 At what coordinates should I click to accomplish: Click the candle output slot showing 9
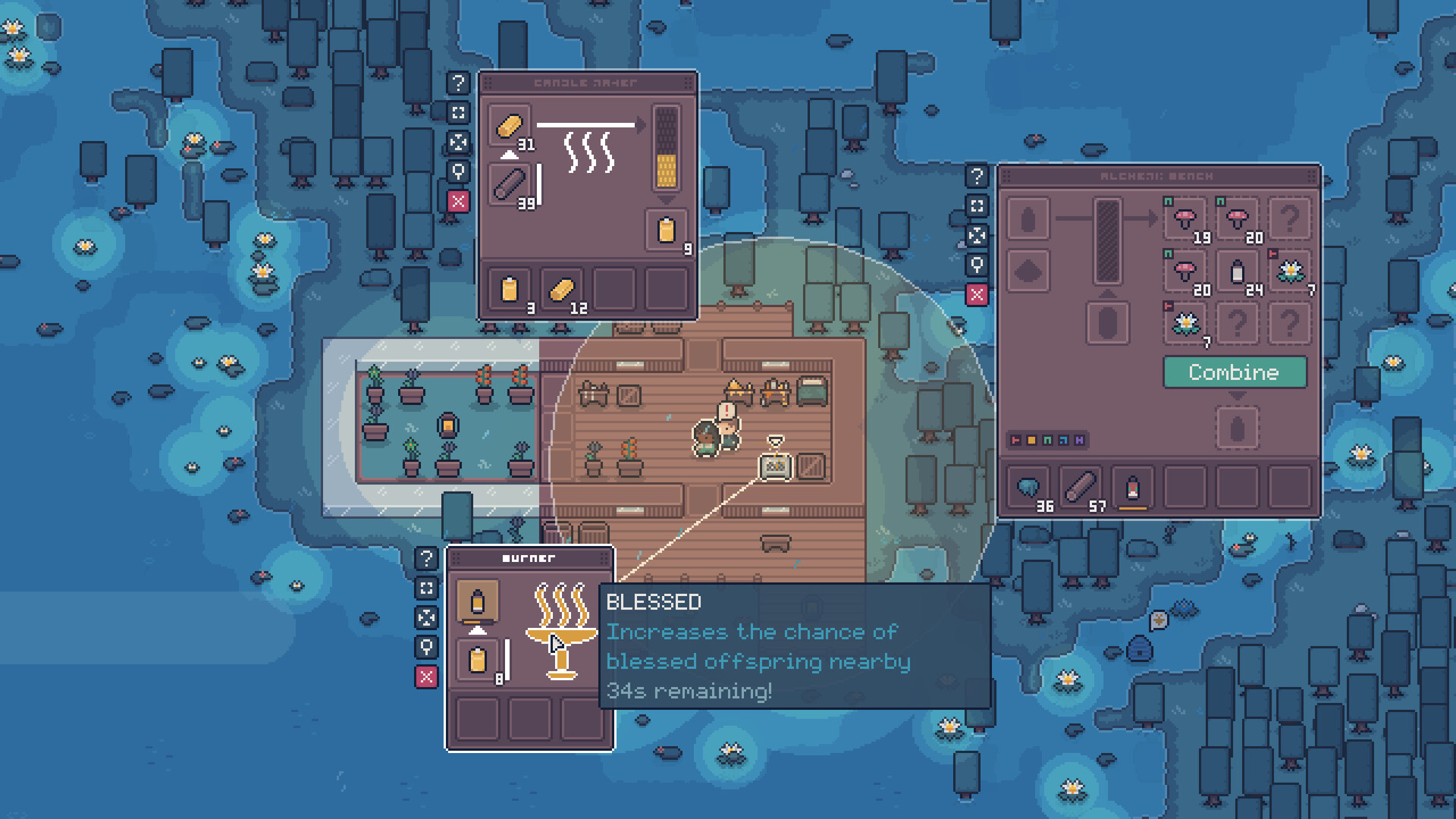click(x=665, y=230)
